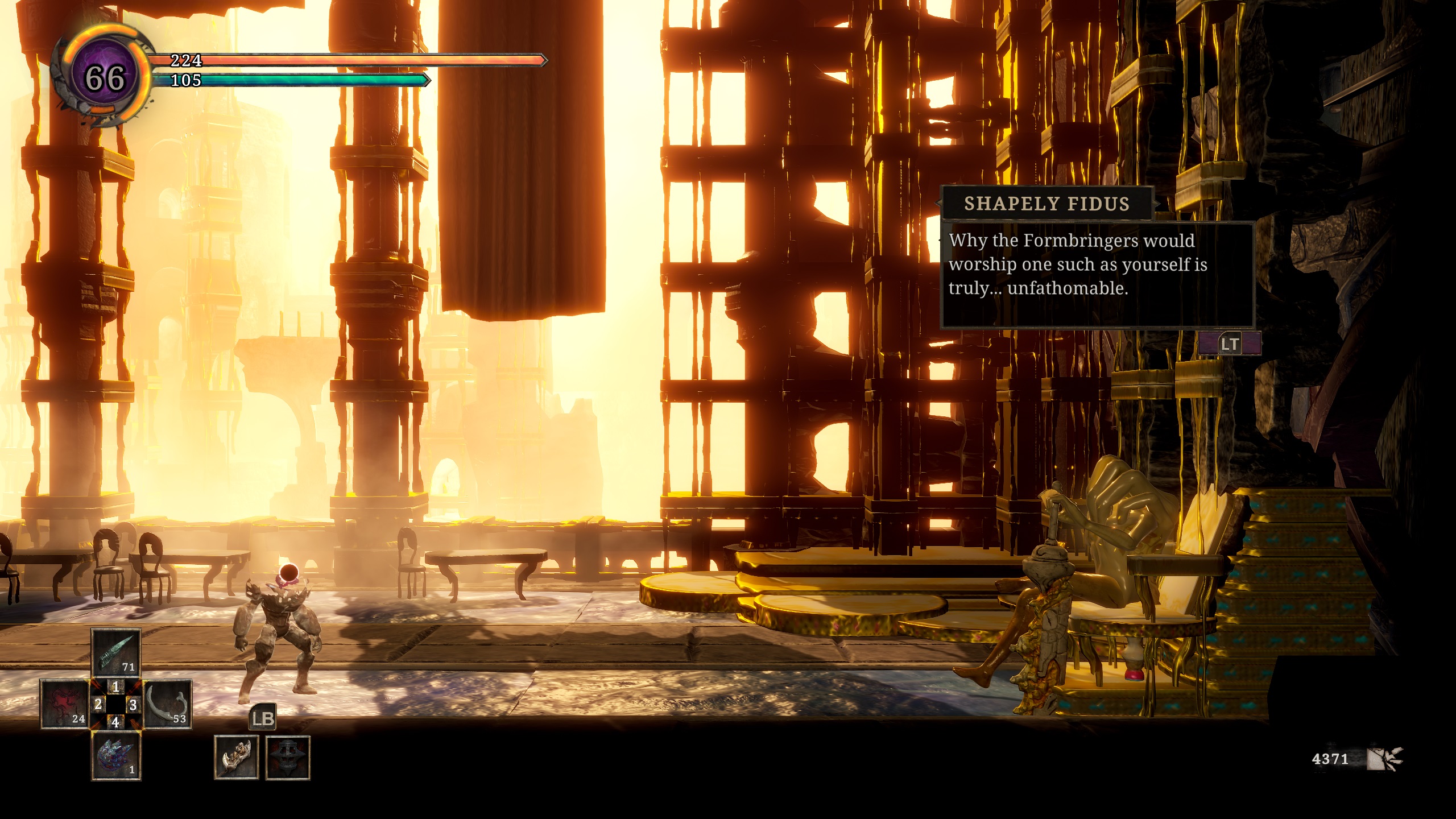Select the curved bone hook item slot
Image resolution: width=1456 pixels, height=819 pixels.
coord(167,705)
